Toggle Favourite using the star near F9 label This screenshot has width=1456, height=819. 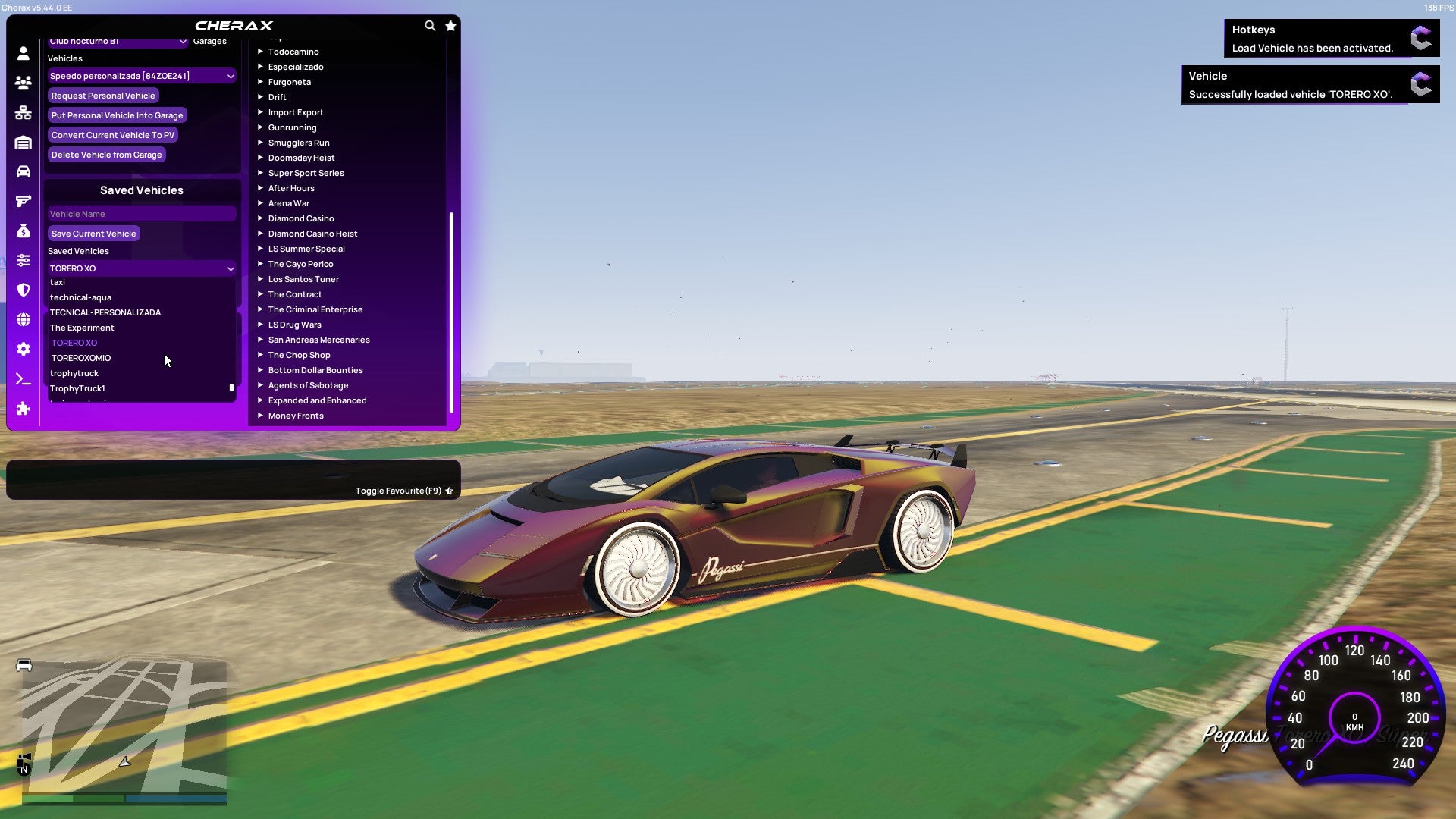point(449,491)
